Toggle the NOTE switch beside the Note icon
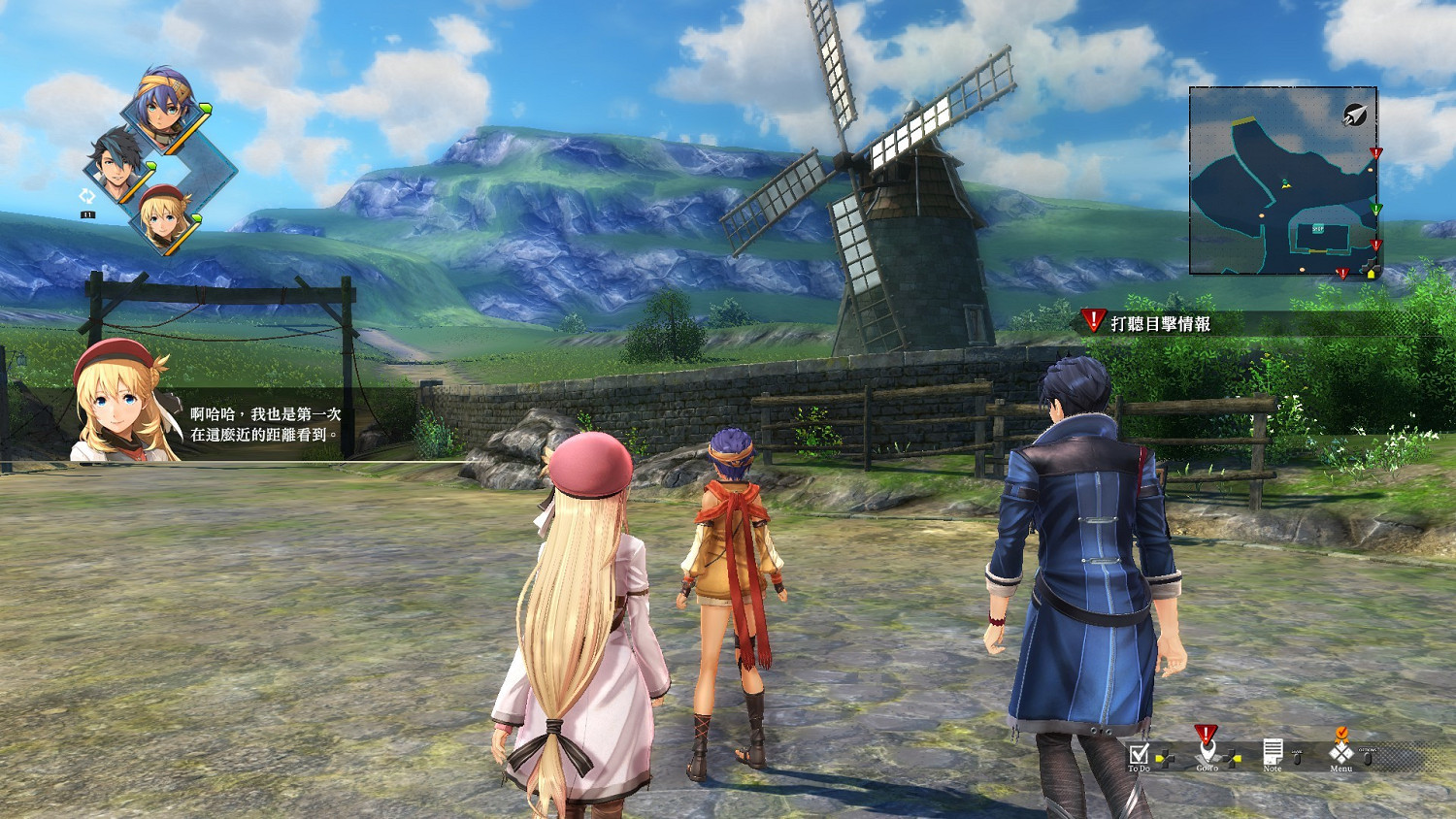1456x819 pixels. tap(1298, 757)
